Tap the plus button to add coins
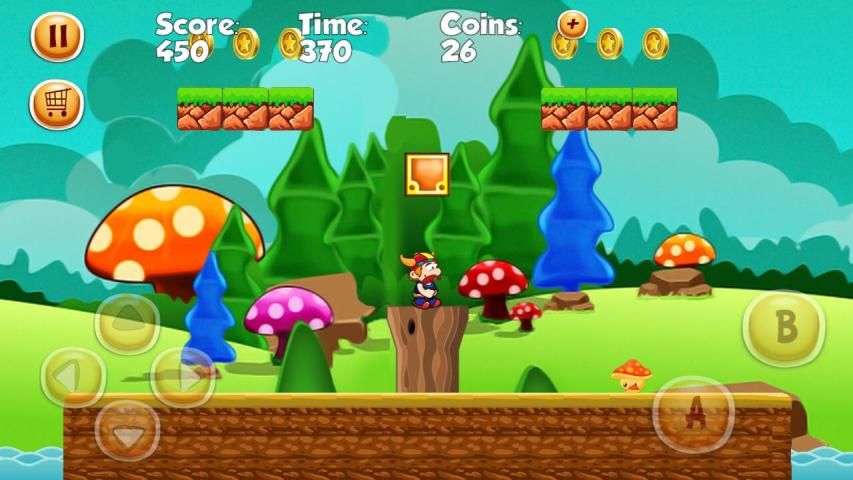853x480 pixels. [573, 24]
